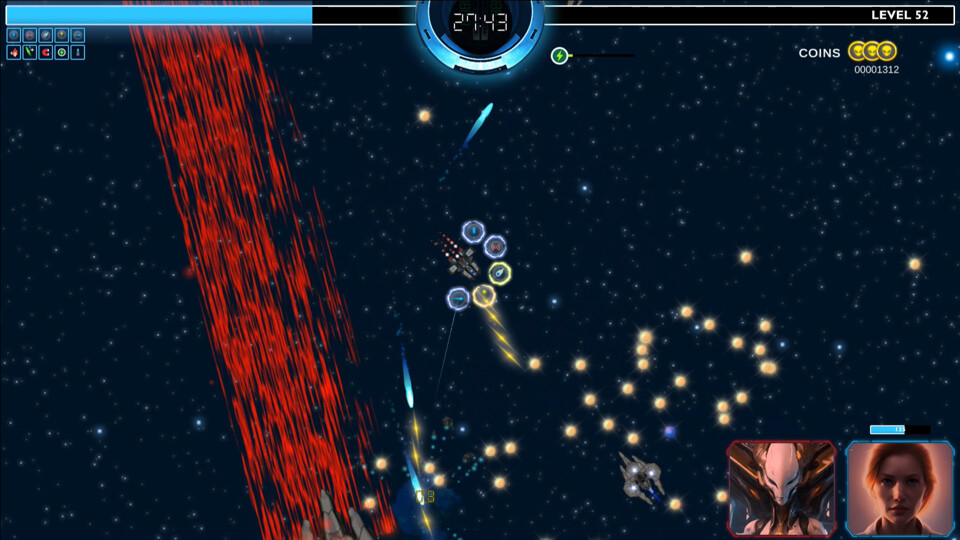Select the thermometer upgrade icon
The width and height of the screenshot is (960, 540).
tap(78, 52)
